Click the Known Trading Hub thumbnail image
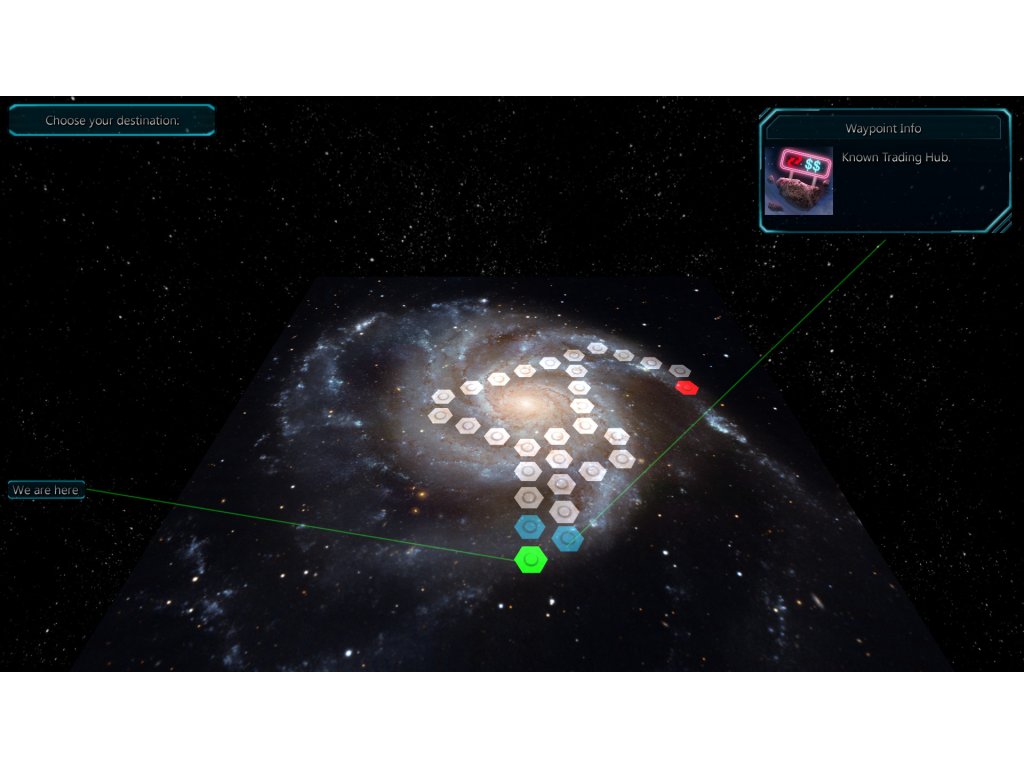Image resolution: width=1024 pixels, height=768 pixels. (x=799, y=181)
